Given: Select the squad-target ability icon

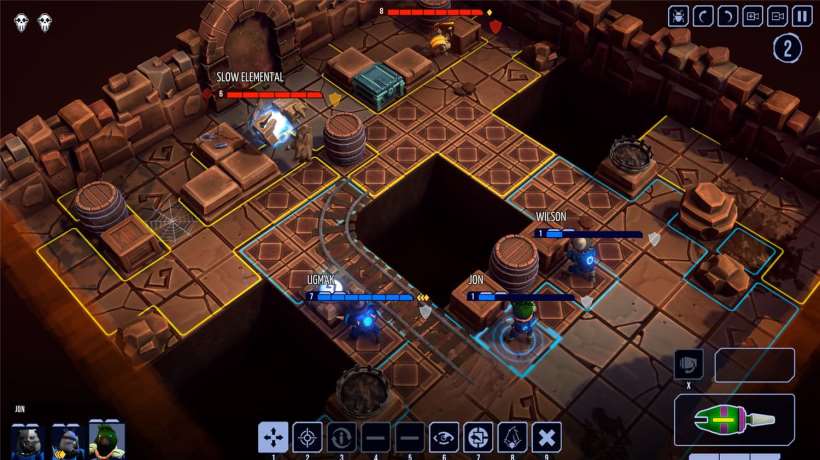Looking at the screenshot, I should point(478,437).
